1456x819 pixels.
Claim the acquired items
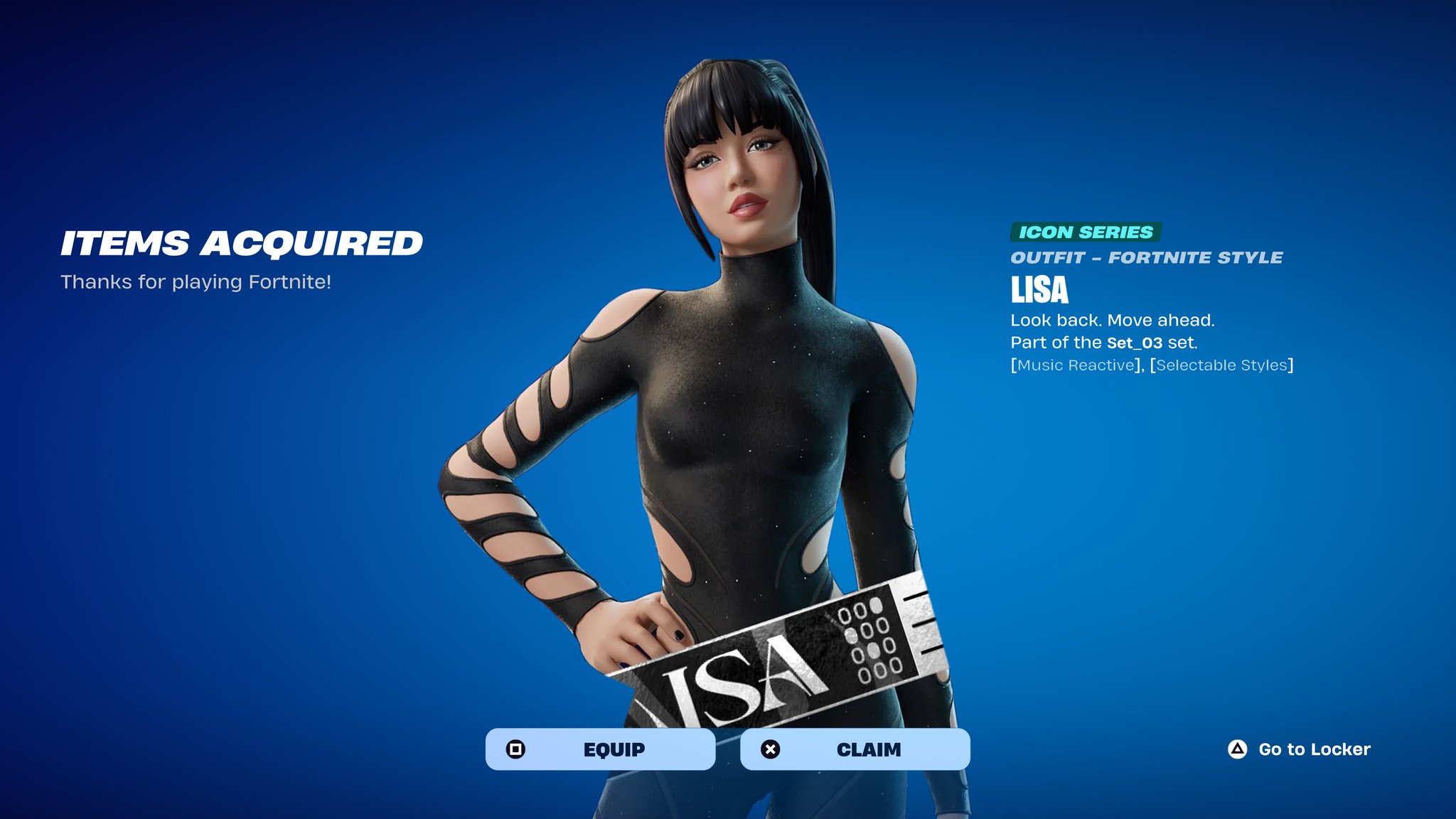855,749
